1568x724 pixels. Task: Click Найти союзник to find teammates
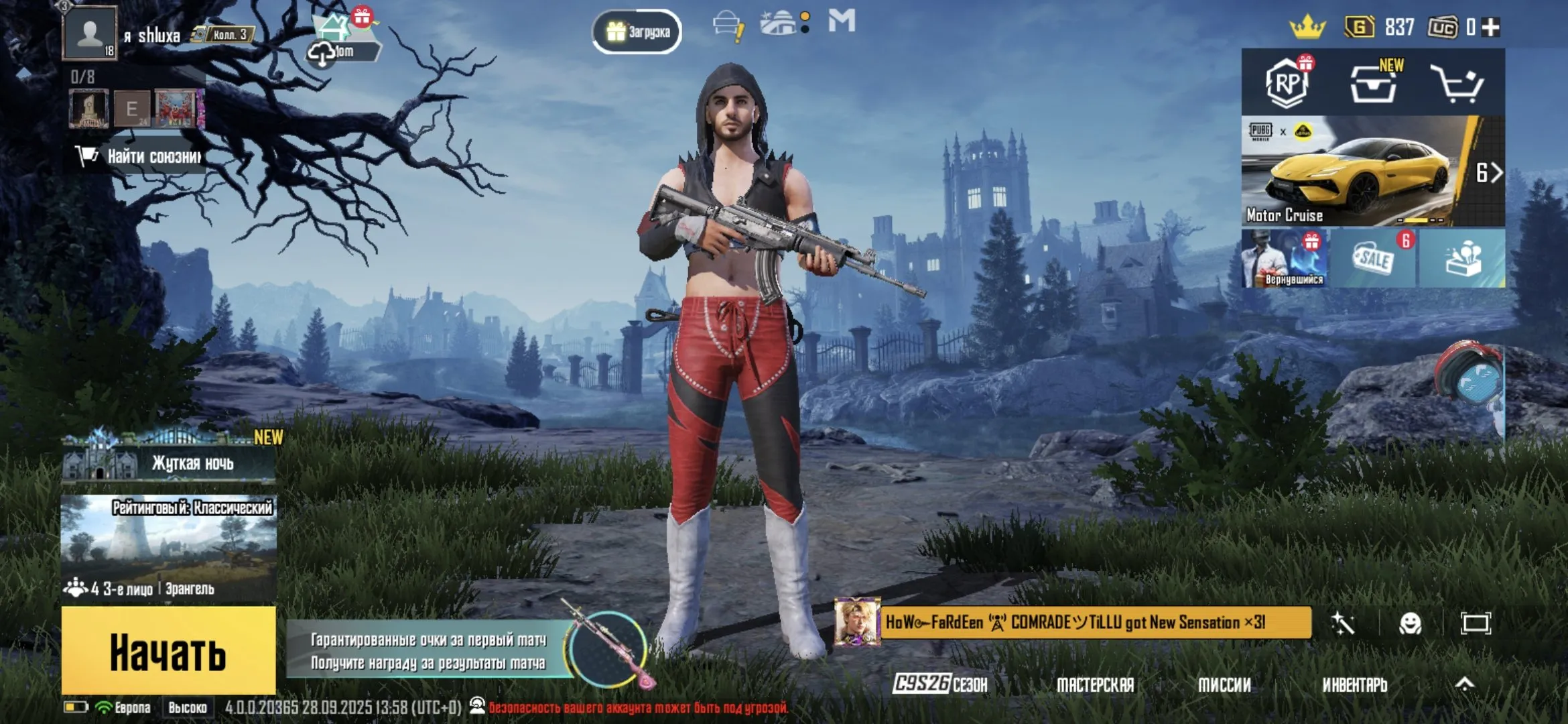pyautogui.click(x=141, y=157)
